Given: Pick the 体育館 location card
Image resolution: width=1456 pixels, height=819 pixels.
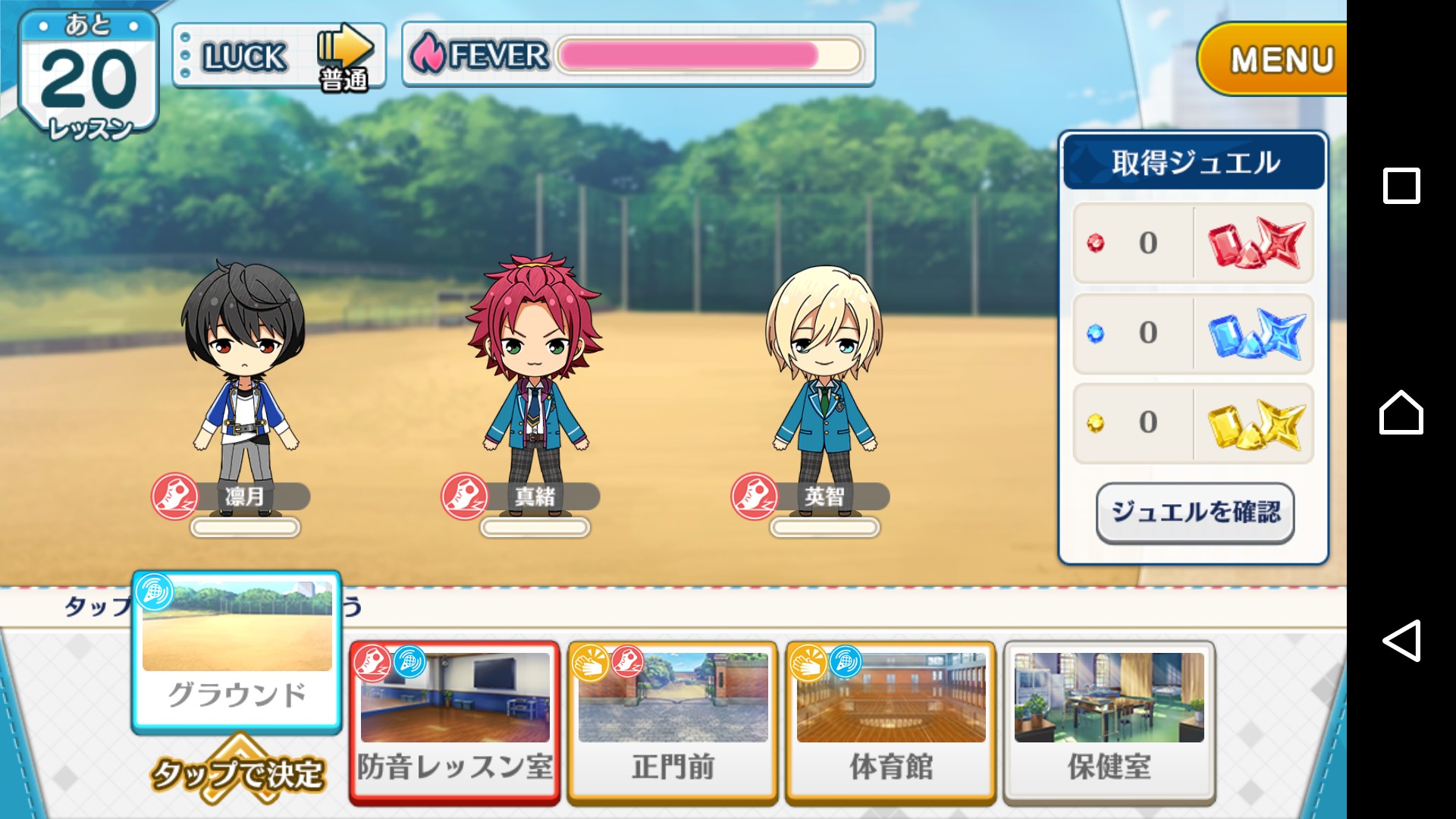Looking at the screenshot, I should (890, 721).
